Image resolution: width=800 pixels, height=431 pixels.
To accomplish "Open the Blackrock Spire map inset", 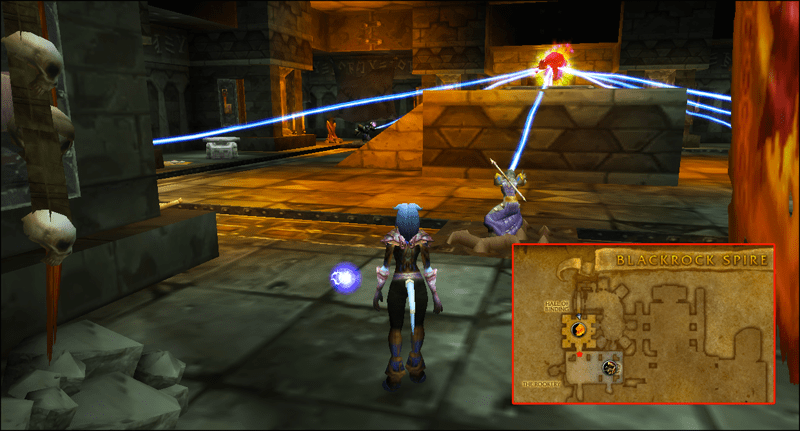I will [644, 323].
